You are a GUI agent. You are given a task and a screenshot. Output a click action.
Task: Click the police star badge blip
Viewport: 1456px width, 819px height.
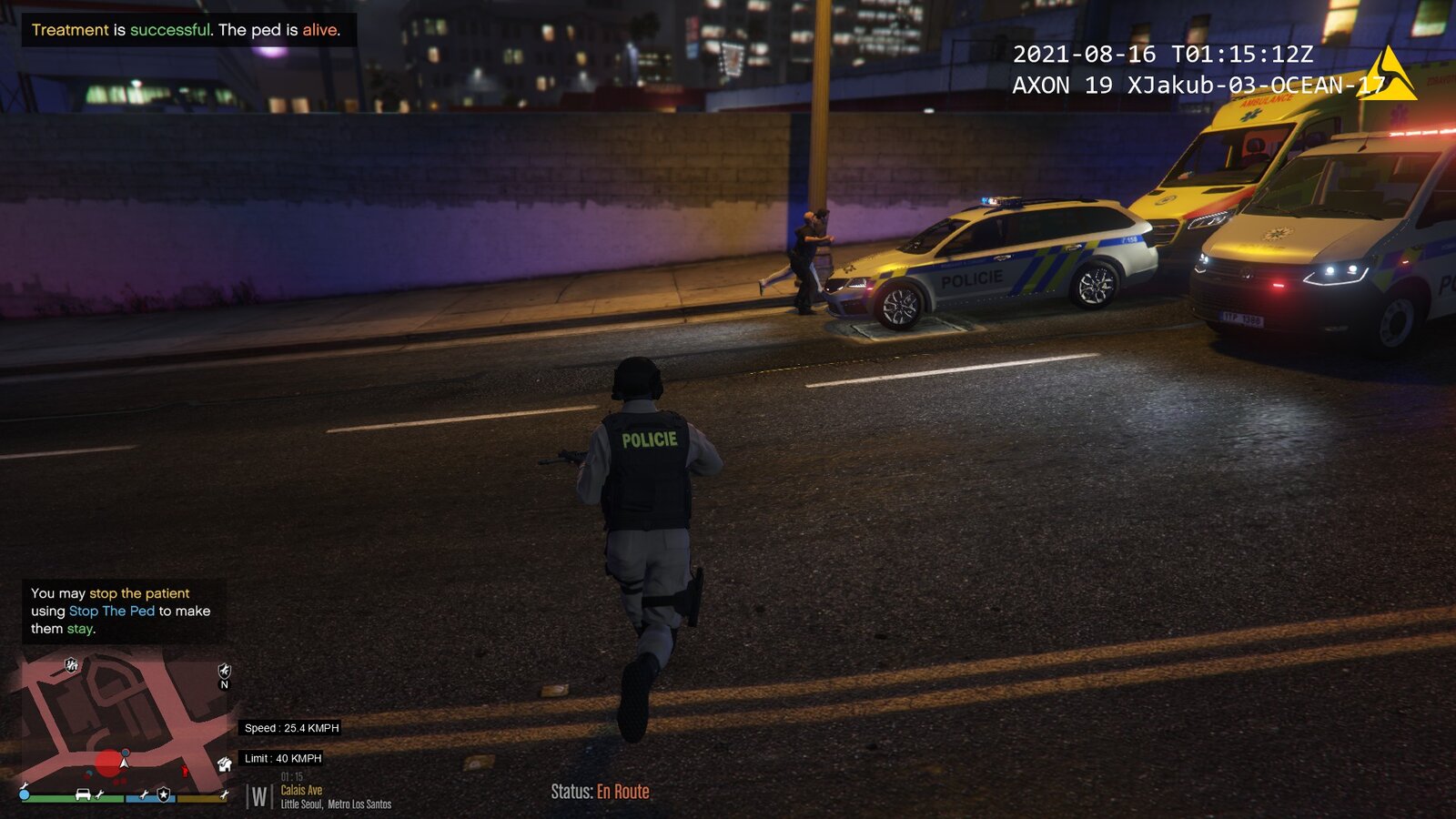coord(164,794)
